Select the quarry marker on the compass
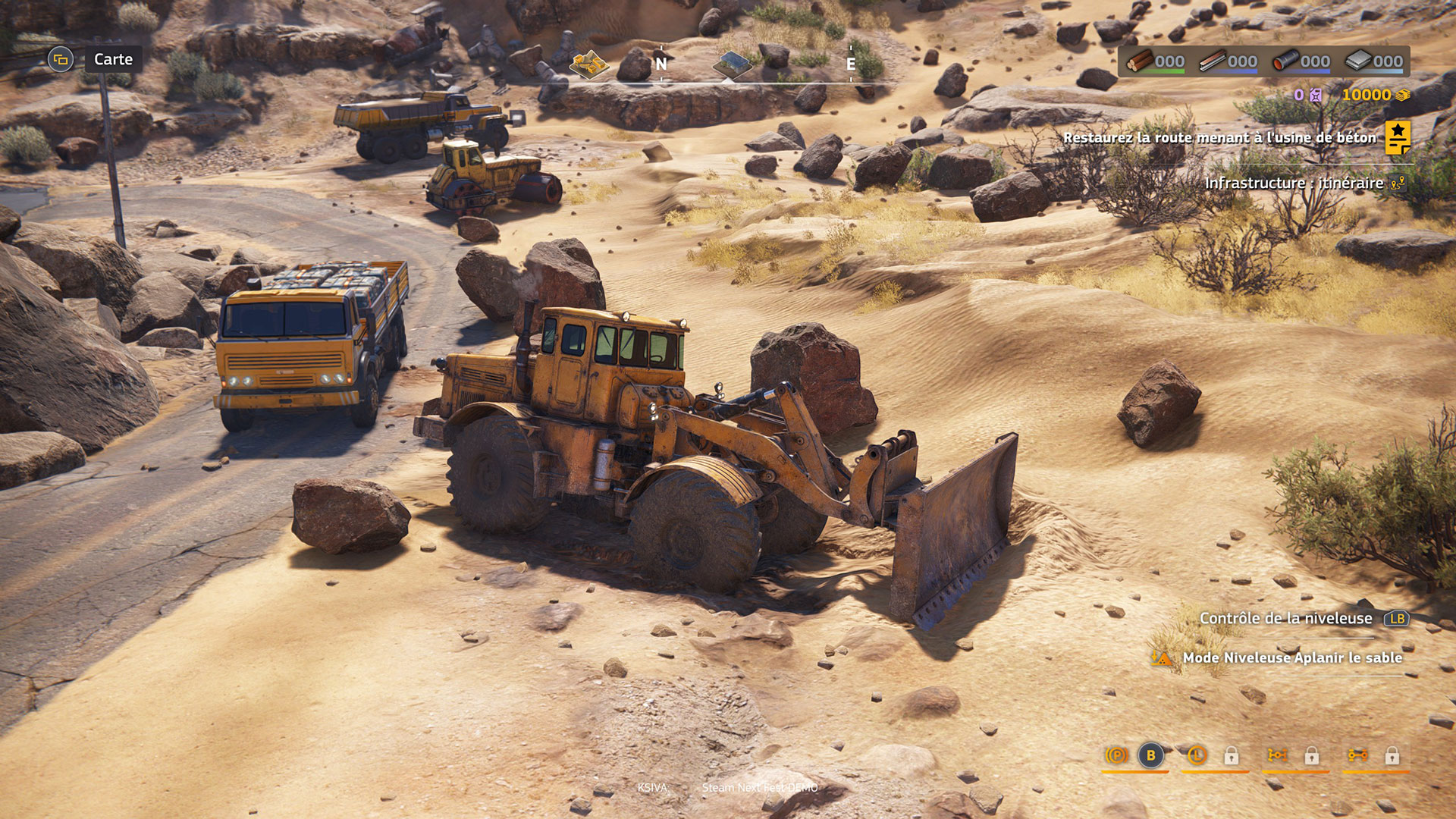This screenshot has width=1456, height=819. point(589,64)
